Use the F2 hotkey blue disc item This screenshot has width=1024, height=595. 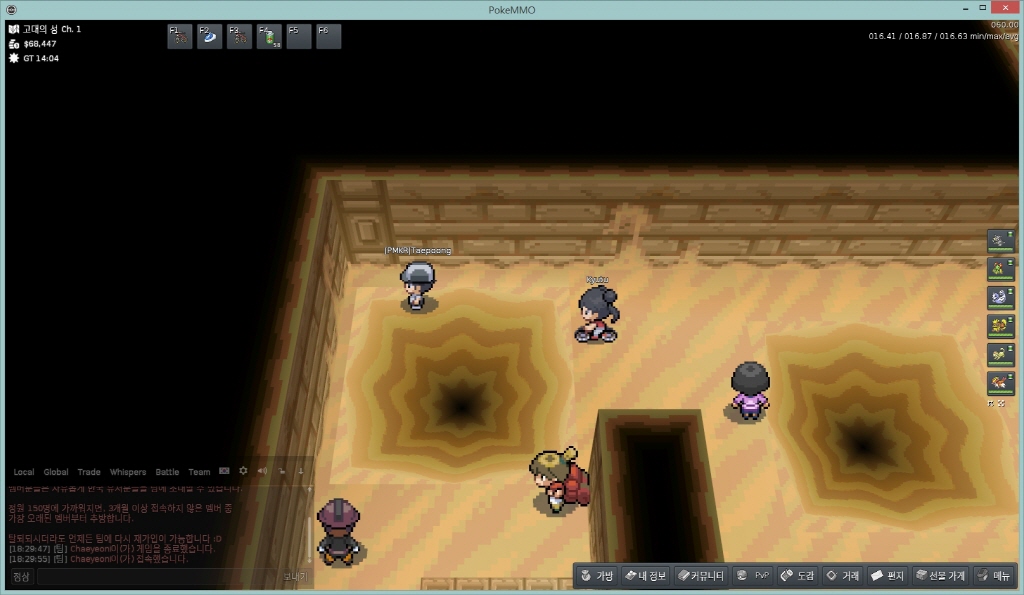[x=210, y=37]
